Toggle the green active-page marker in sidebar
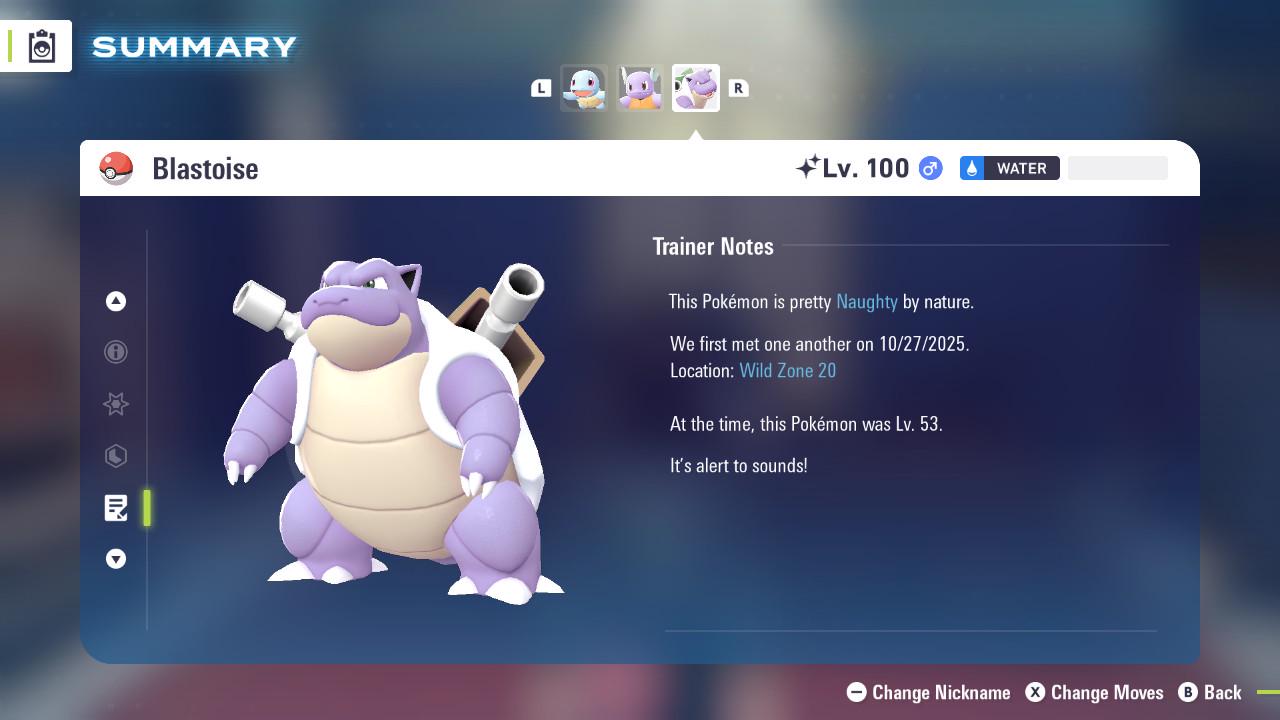Image resolution: width=1280 pixels, height=720 pixels. click(147, 508)
